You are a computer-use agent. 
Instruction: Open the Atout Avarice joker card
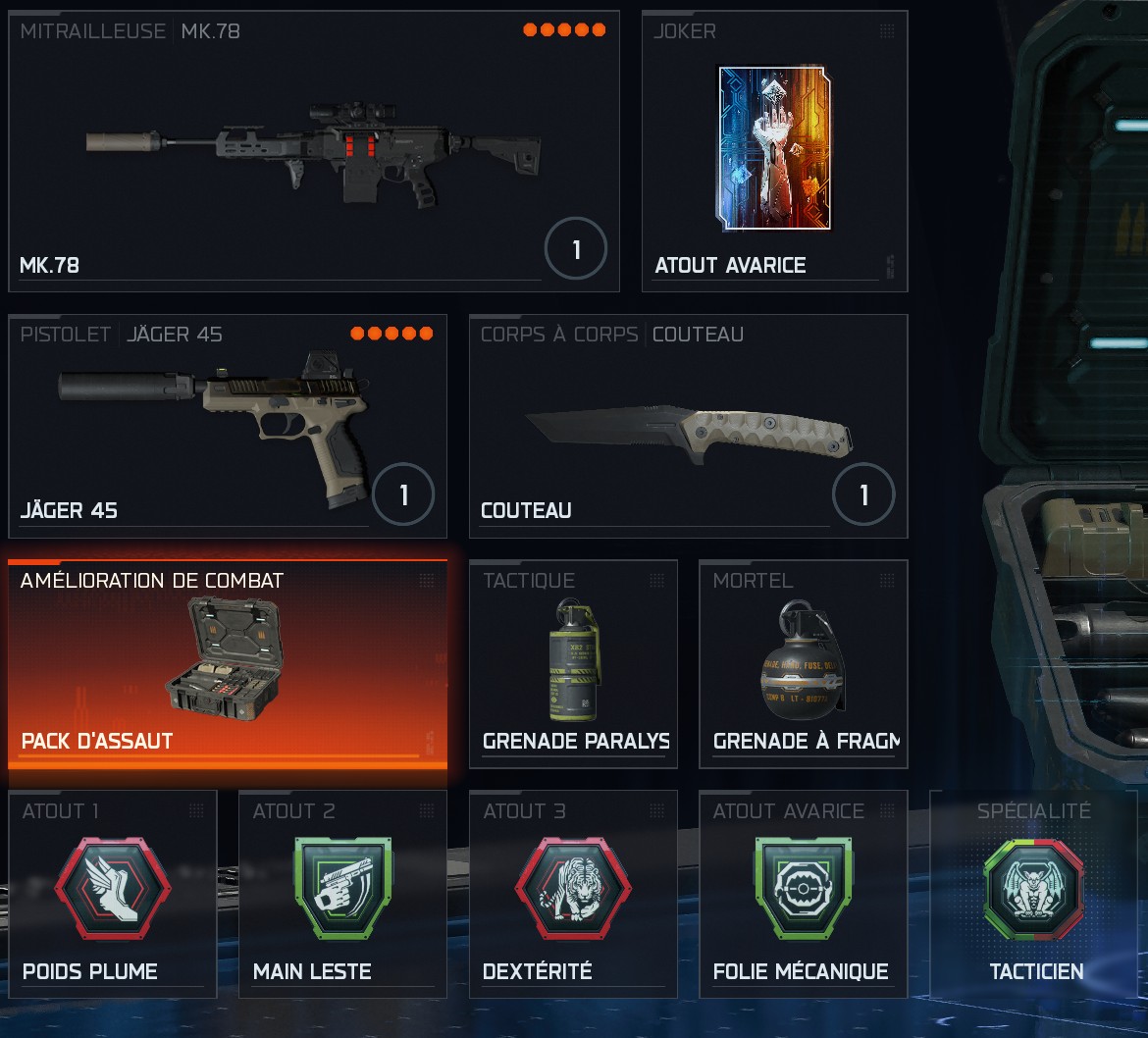click(774, 152)
